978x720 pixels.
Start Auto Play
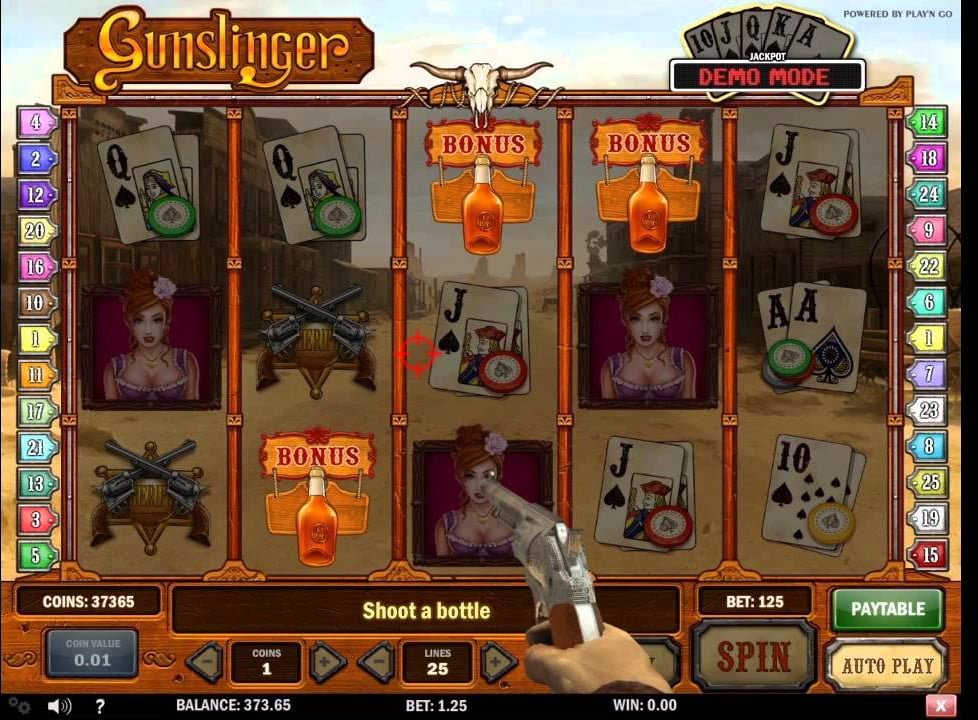[886, 665]
